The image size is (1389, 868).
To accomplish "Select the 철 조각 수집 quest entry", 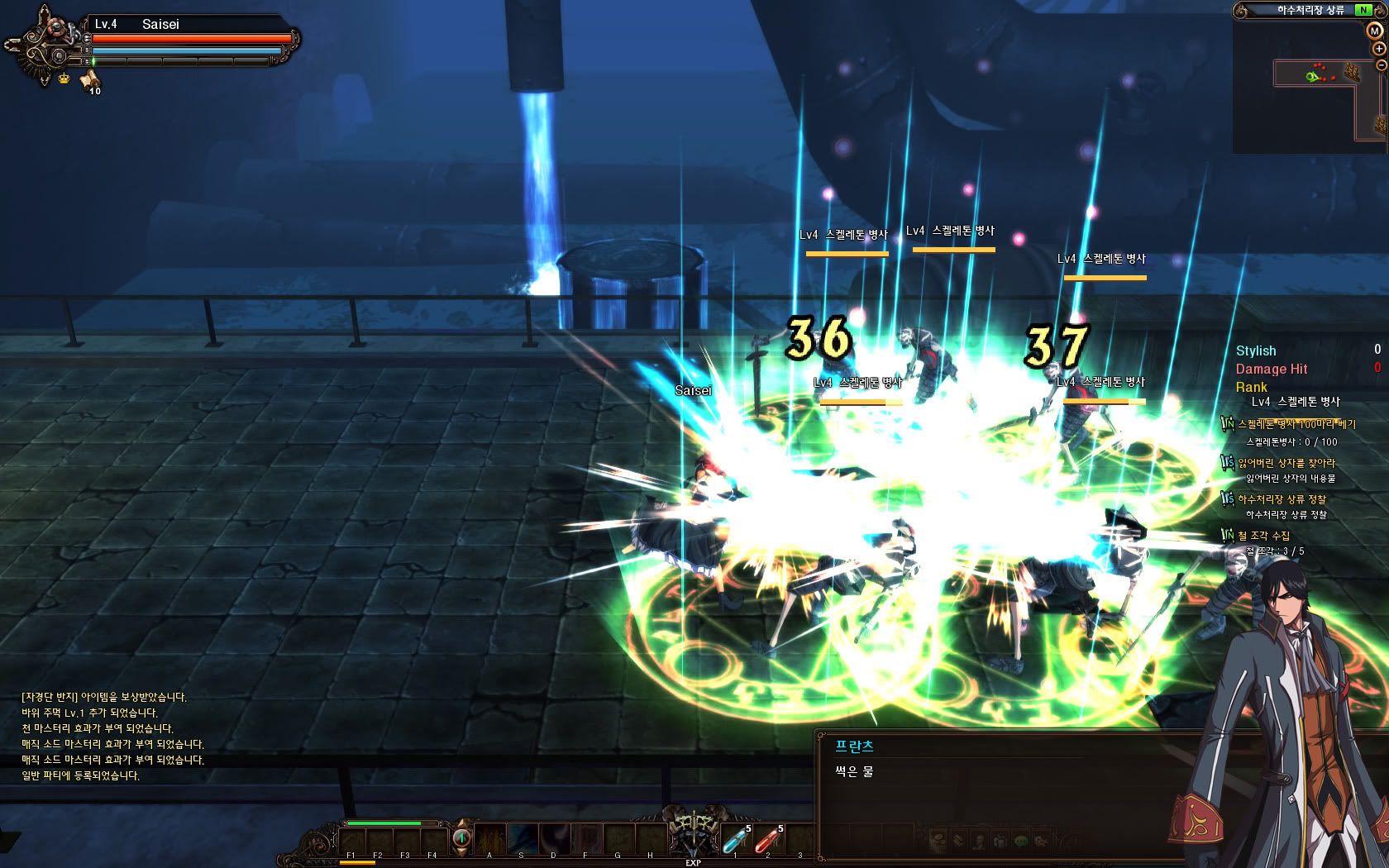I will (1263, 536).
